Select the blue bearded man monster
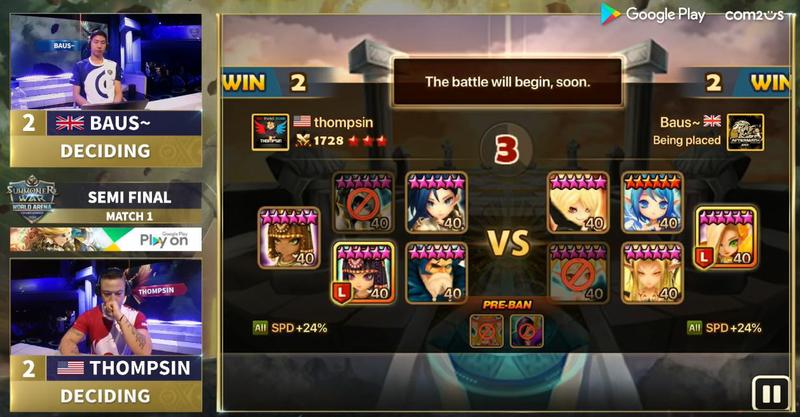Image resolution: width=800 pixels, height=417 pixels. click(437, 273)
